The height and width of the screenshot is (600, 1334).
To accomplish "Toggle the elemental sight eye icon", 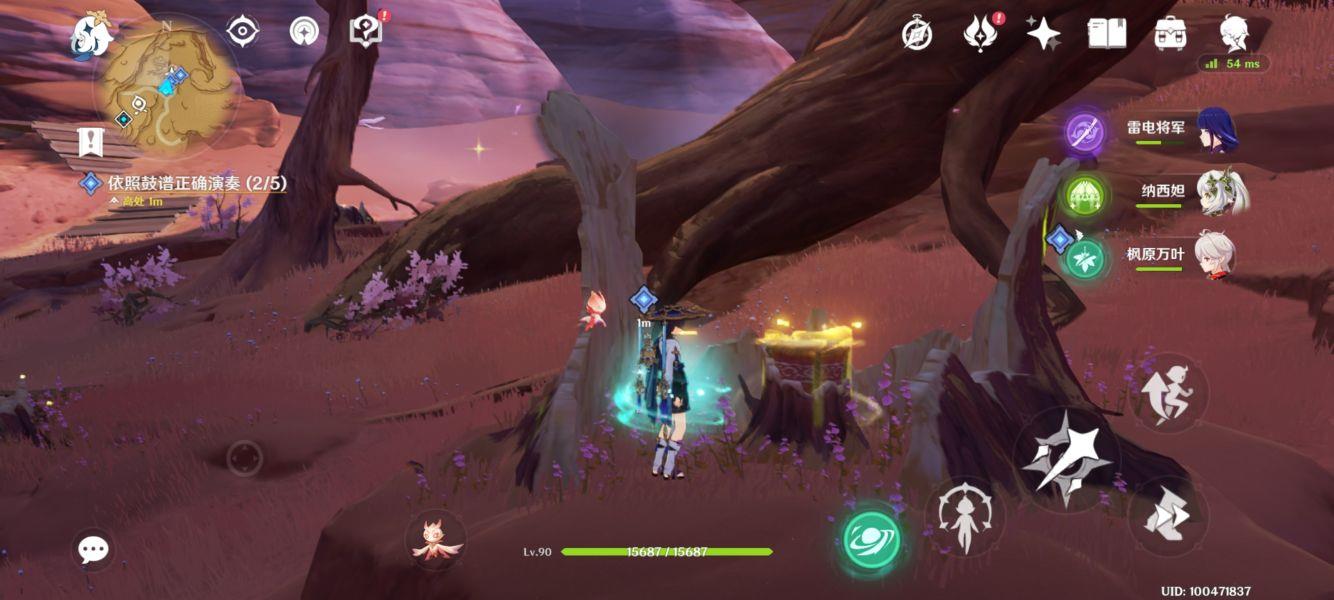I will click(x=243, y=31).
